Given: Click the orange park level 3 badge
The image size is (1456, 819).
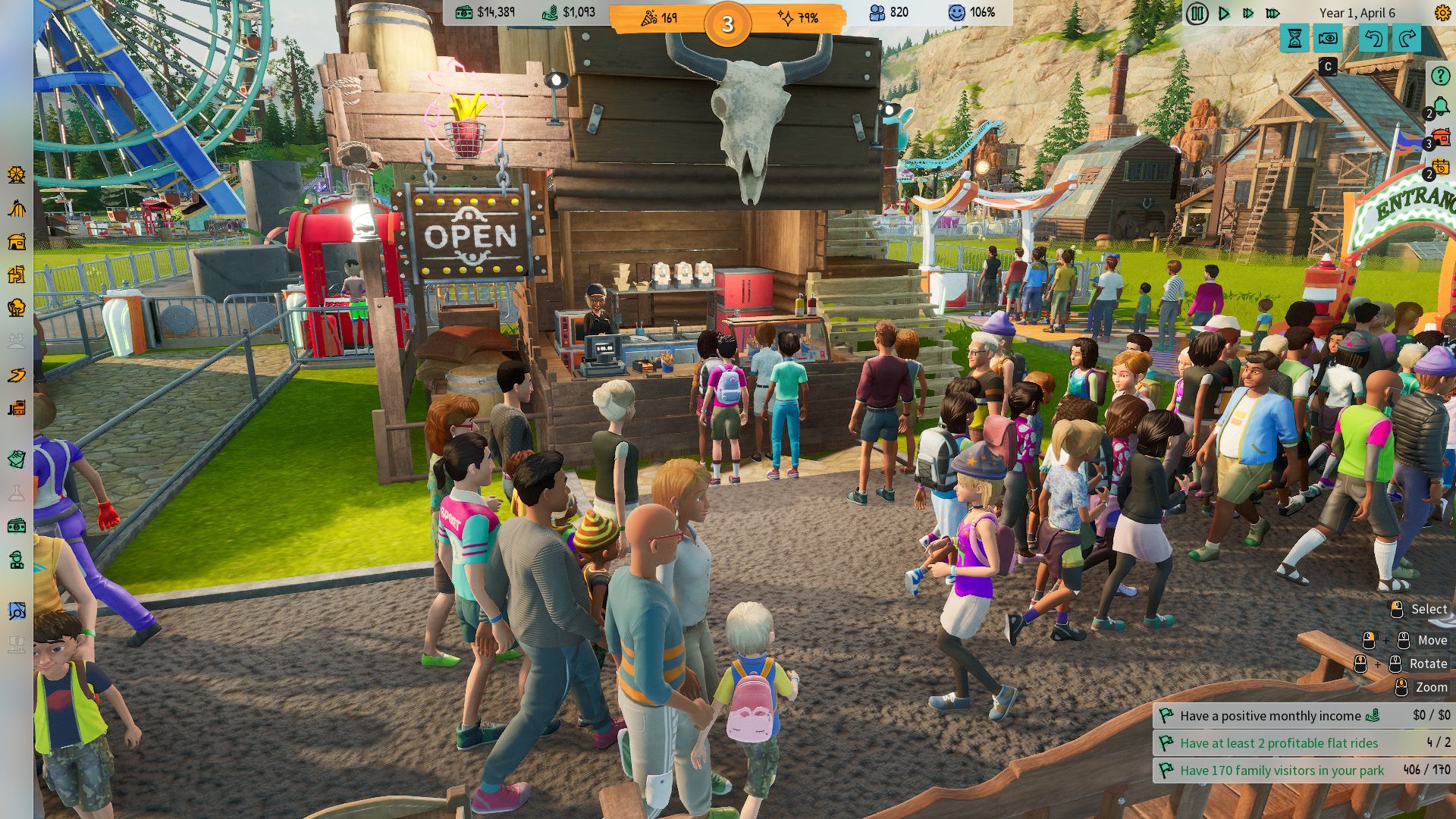Looking at the screenshot, I should (x=727, y=24).
